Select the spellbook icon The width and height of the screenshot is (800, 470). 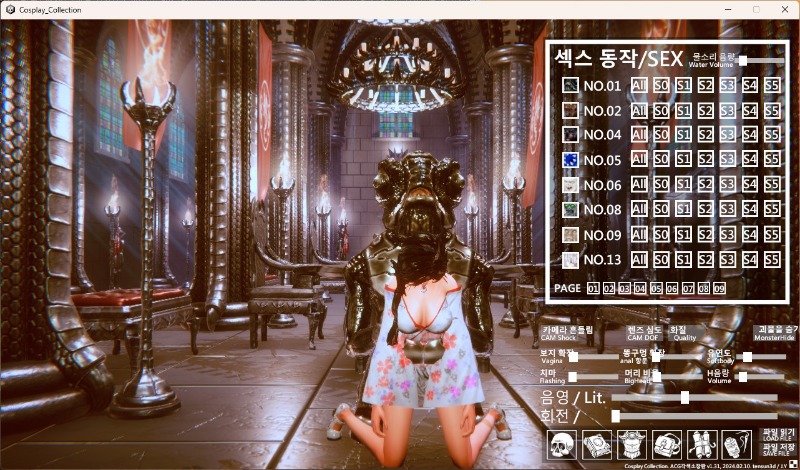(x=597, y=444)
